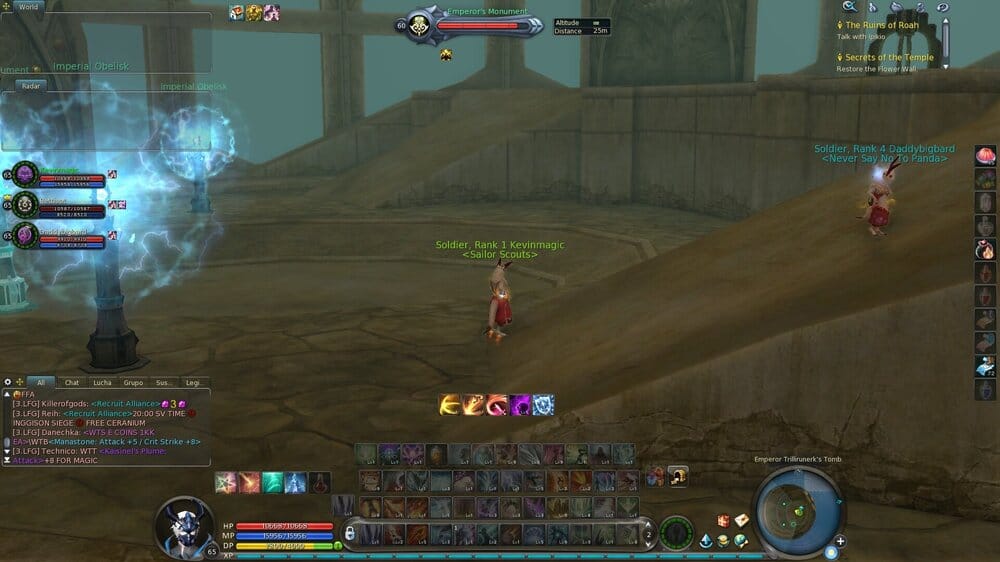Select the Secrets of the Temple quest

[889, 57]
